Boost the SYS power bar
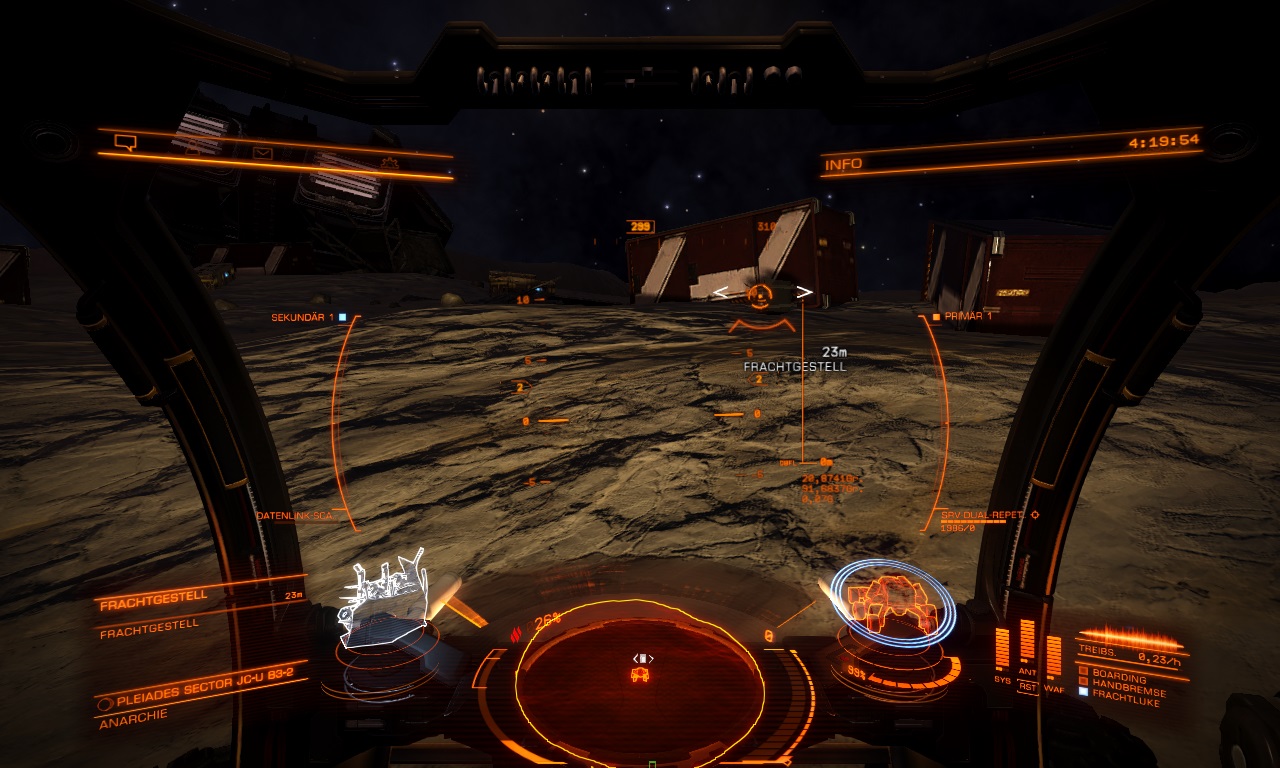The height and width of the screenshot is (768, 1280). click(1002, 650)
